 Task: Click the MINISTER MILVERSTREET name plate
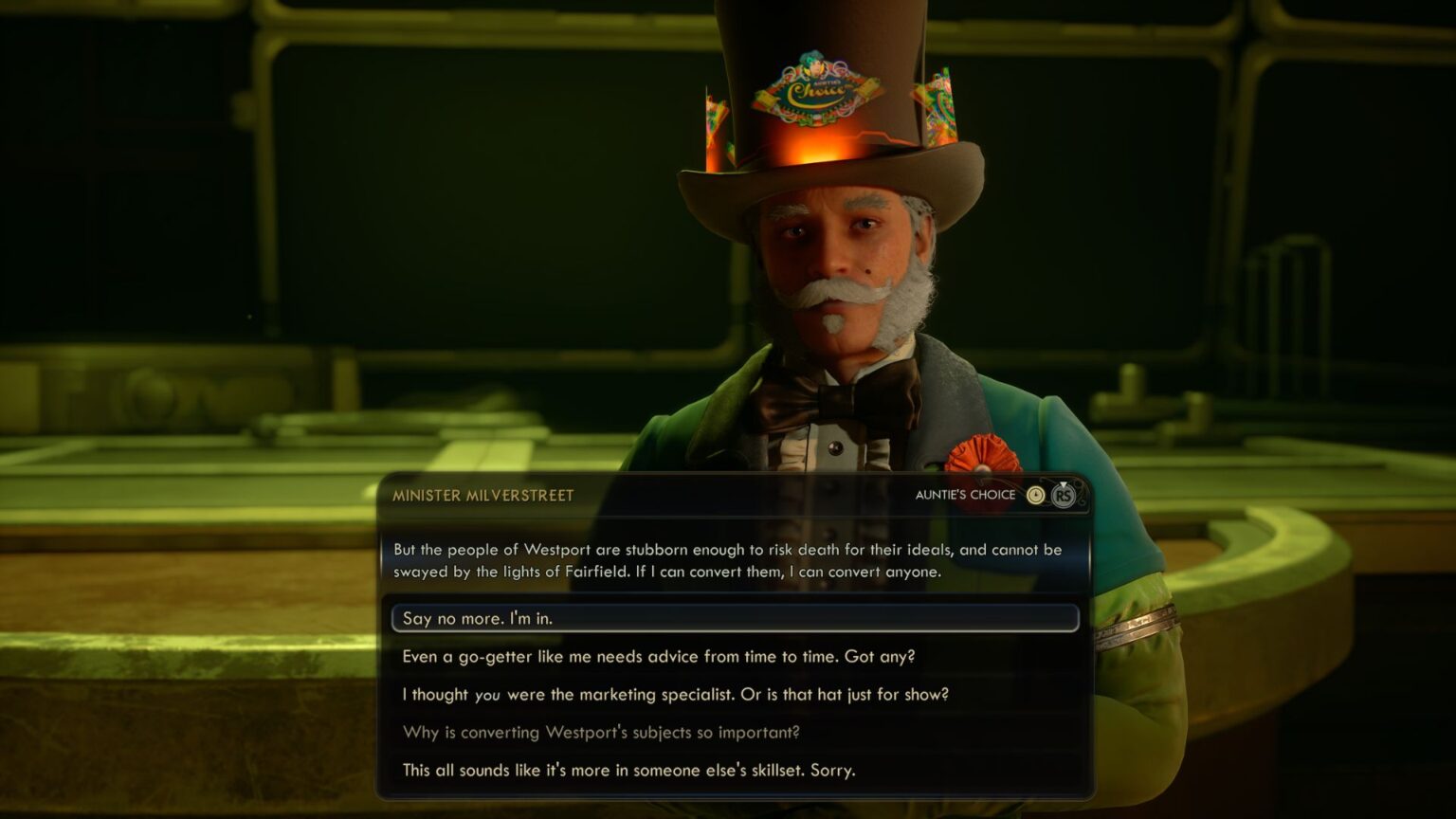[x=483, y=495]
